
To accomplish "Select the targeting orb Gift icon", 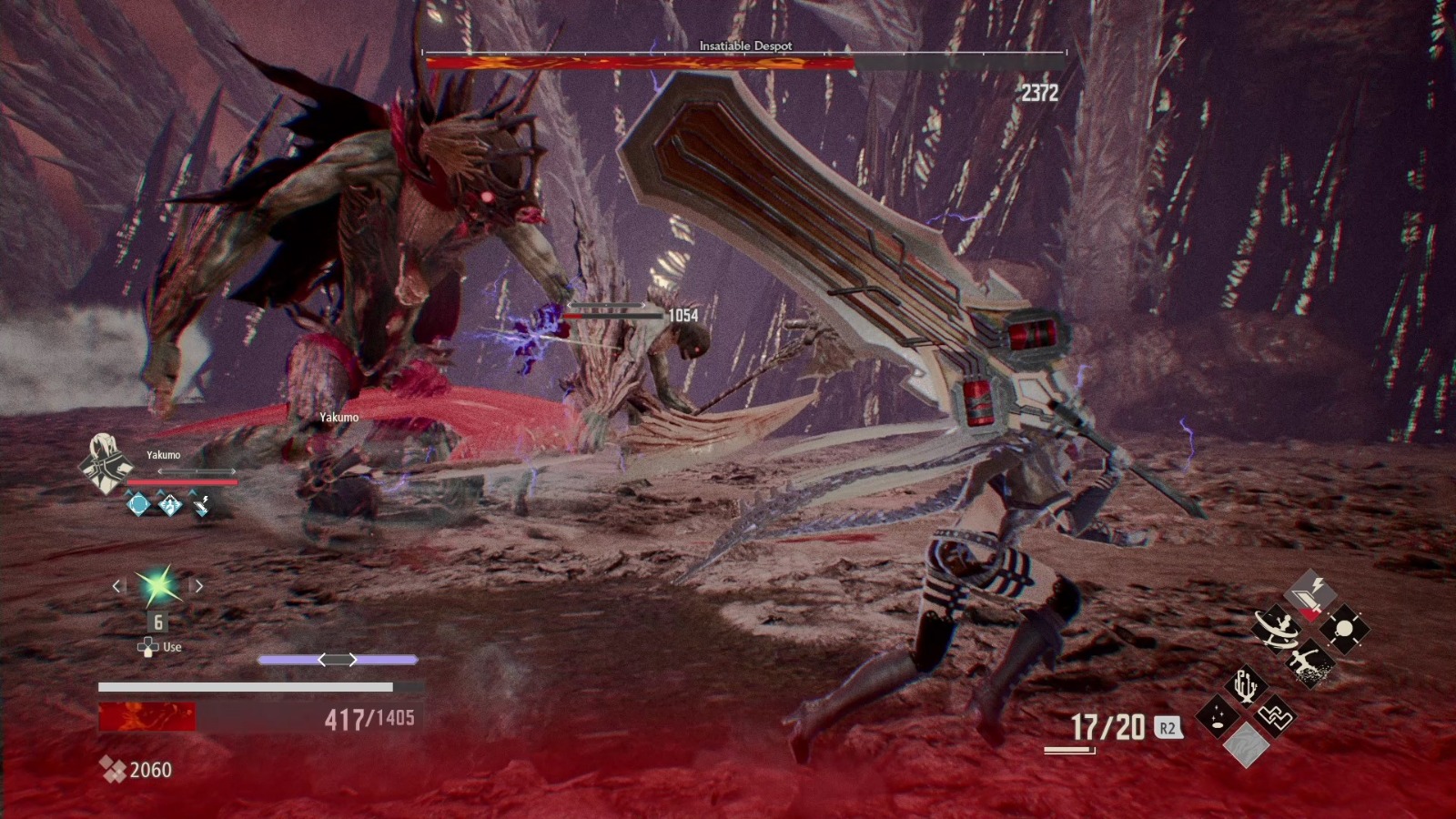I will point(1343,627).
